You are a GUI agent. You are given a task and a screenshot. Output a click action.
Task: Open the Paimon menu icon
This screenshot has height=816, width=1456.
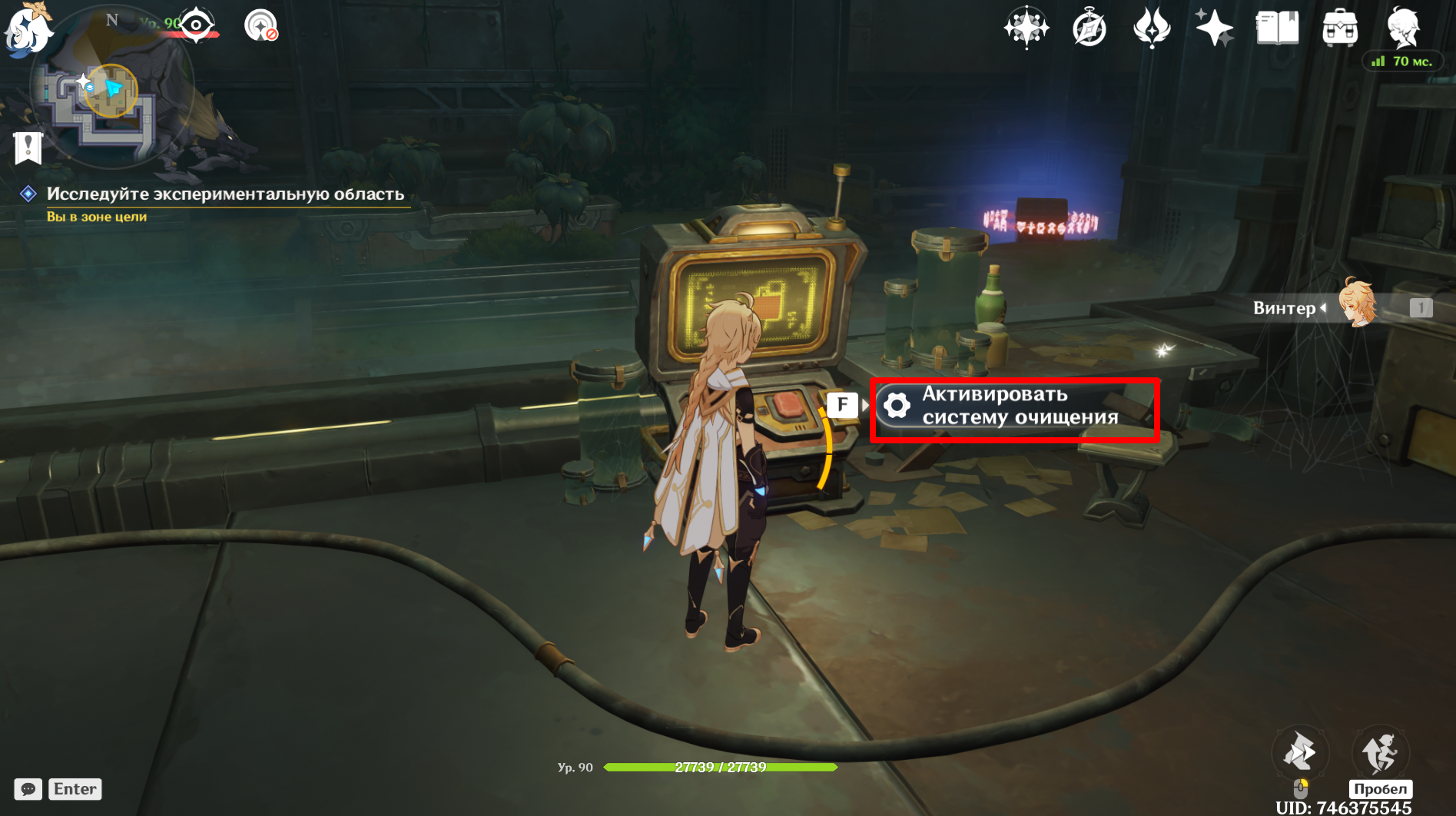[28, 29]
